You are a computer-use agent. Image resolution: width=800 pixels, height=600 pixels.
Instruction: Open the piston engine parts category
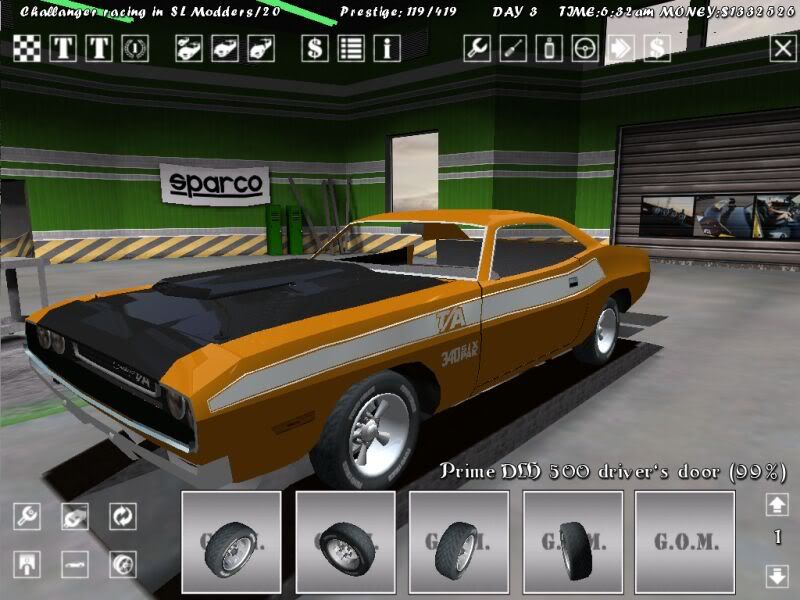[x=27, y=564]
